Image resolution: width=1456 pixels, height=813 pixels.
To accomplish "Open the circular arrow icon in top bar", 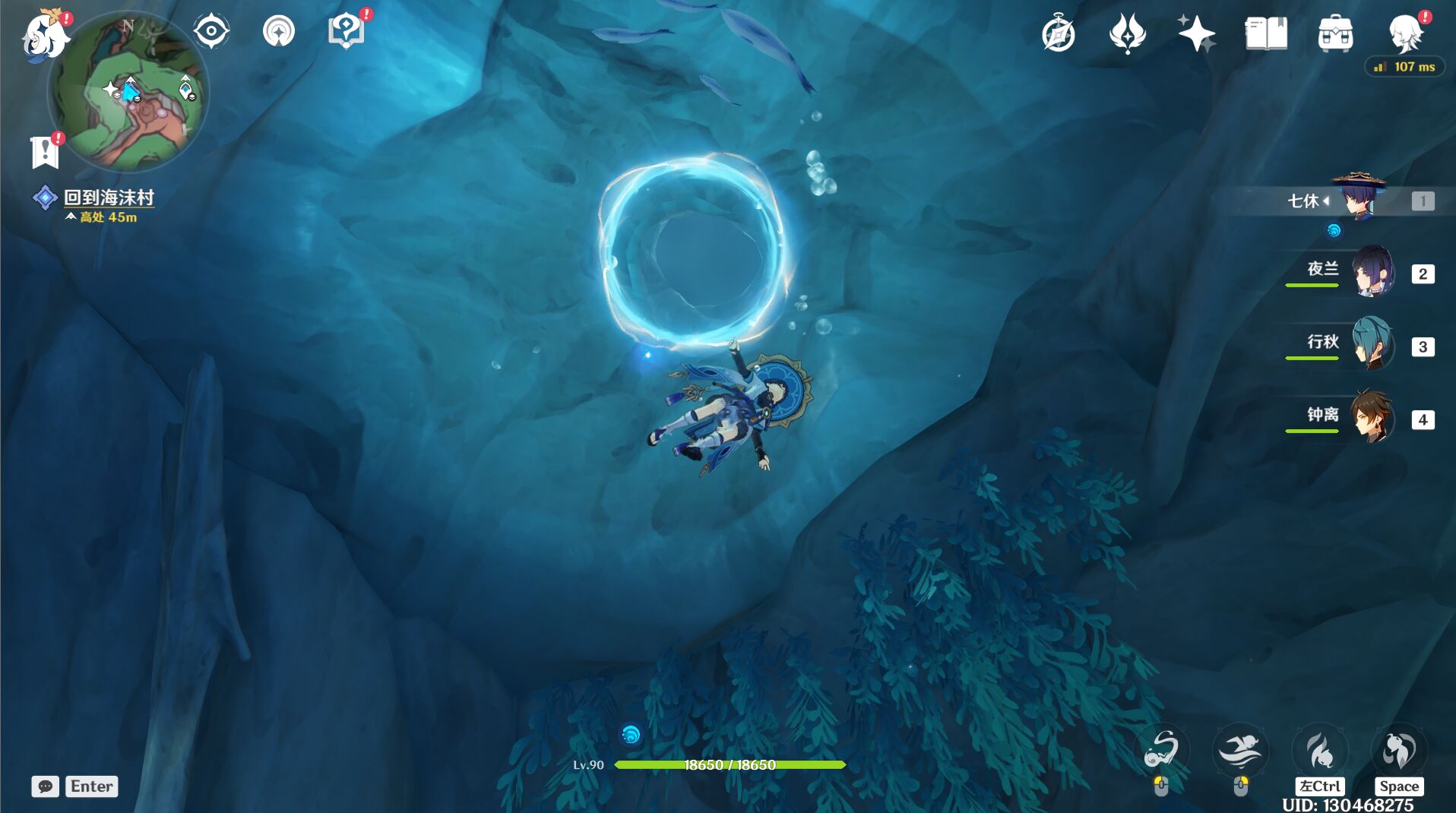I will click(x=278, y=32).
